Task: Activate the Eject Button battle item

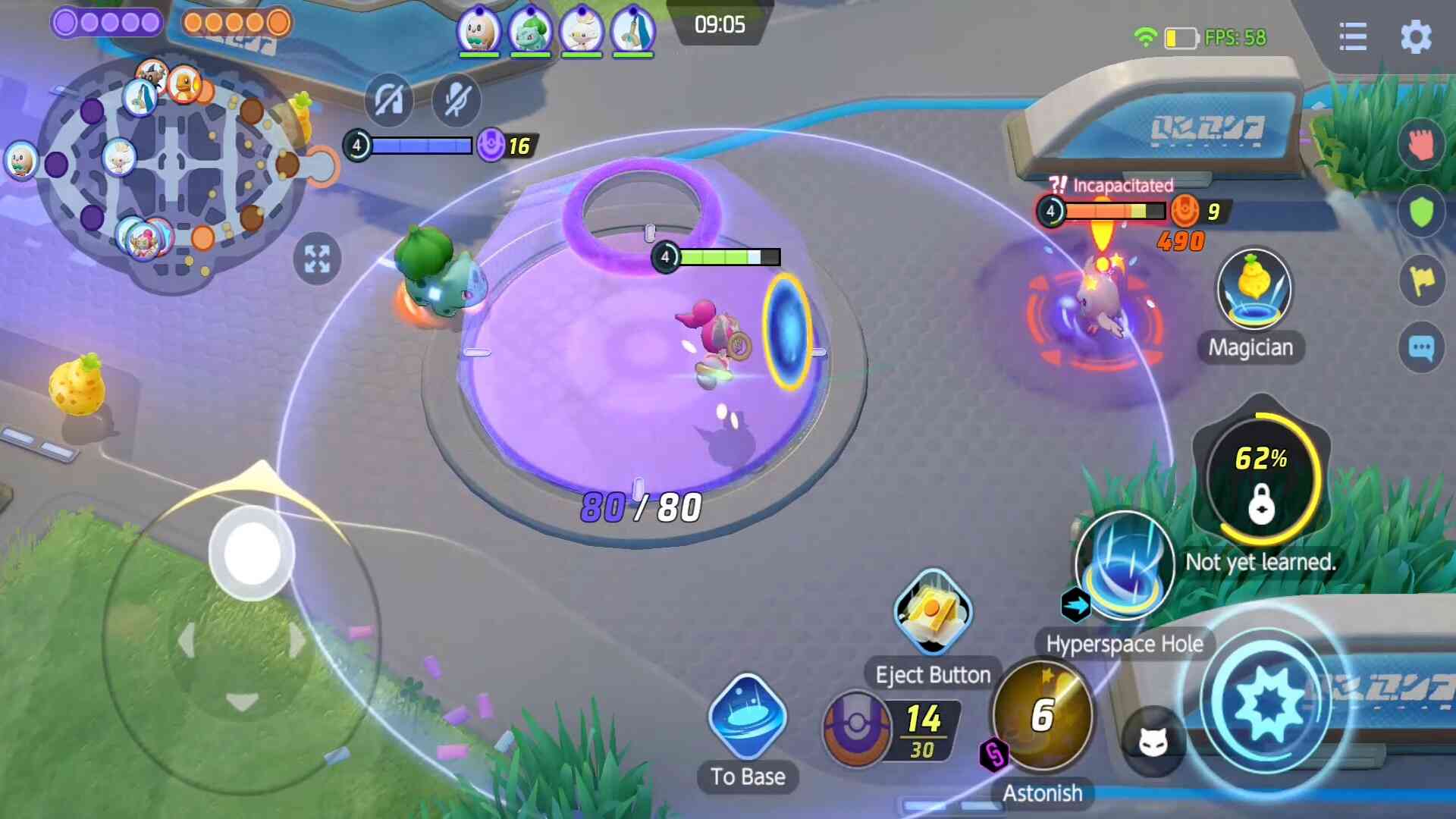Action: pyautogui.click(x=932, y=612)
